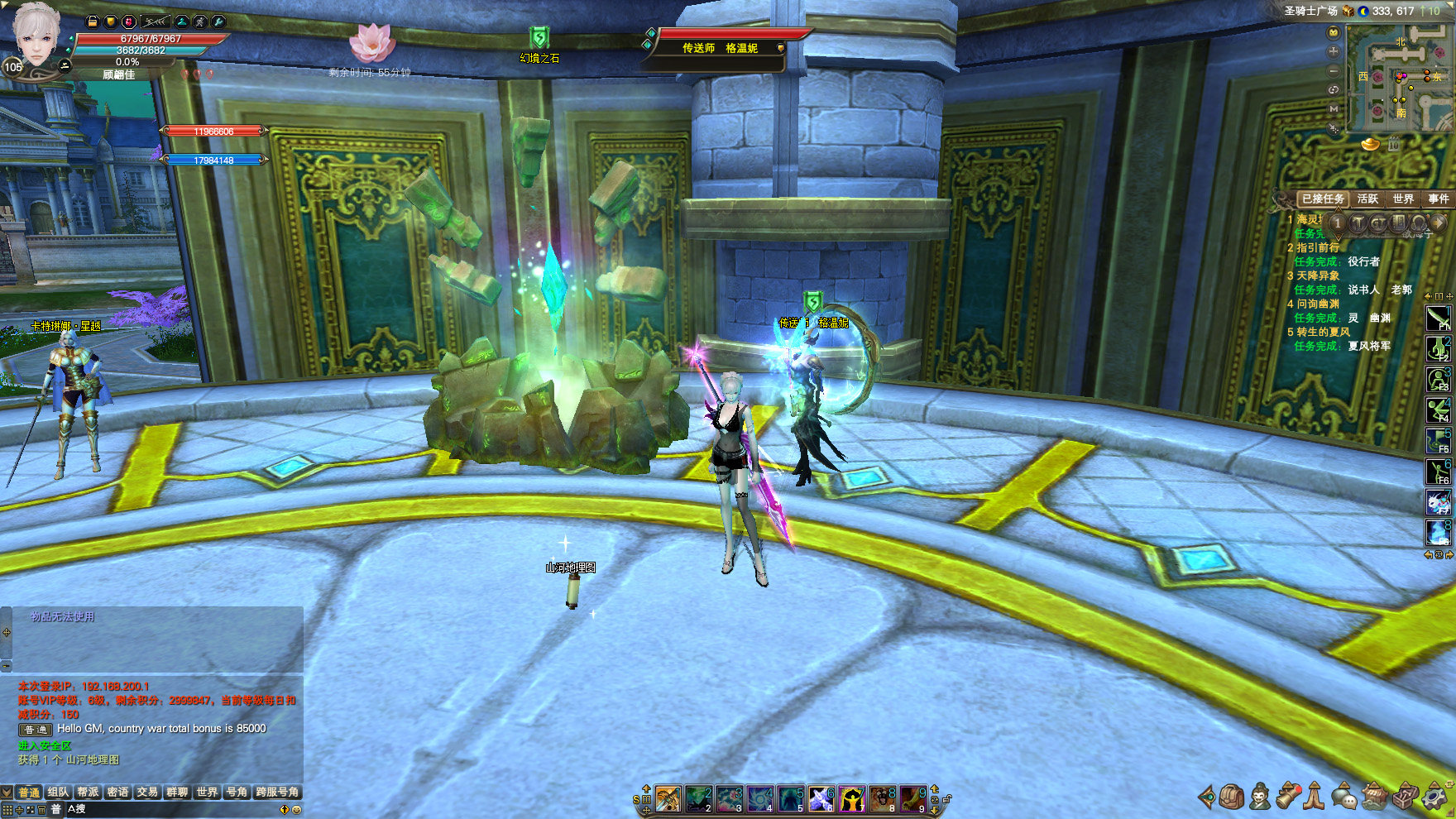
Task: Show the 事件 events tab in quest tracker
Action: click(1439, 199)
